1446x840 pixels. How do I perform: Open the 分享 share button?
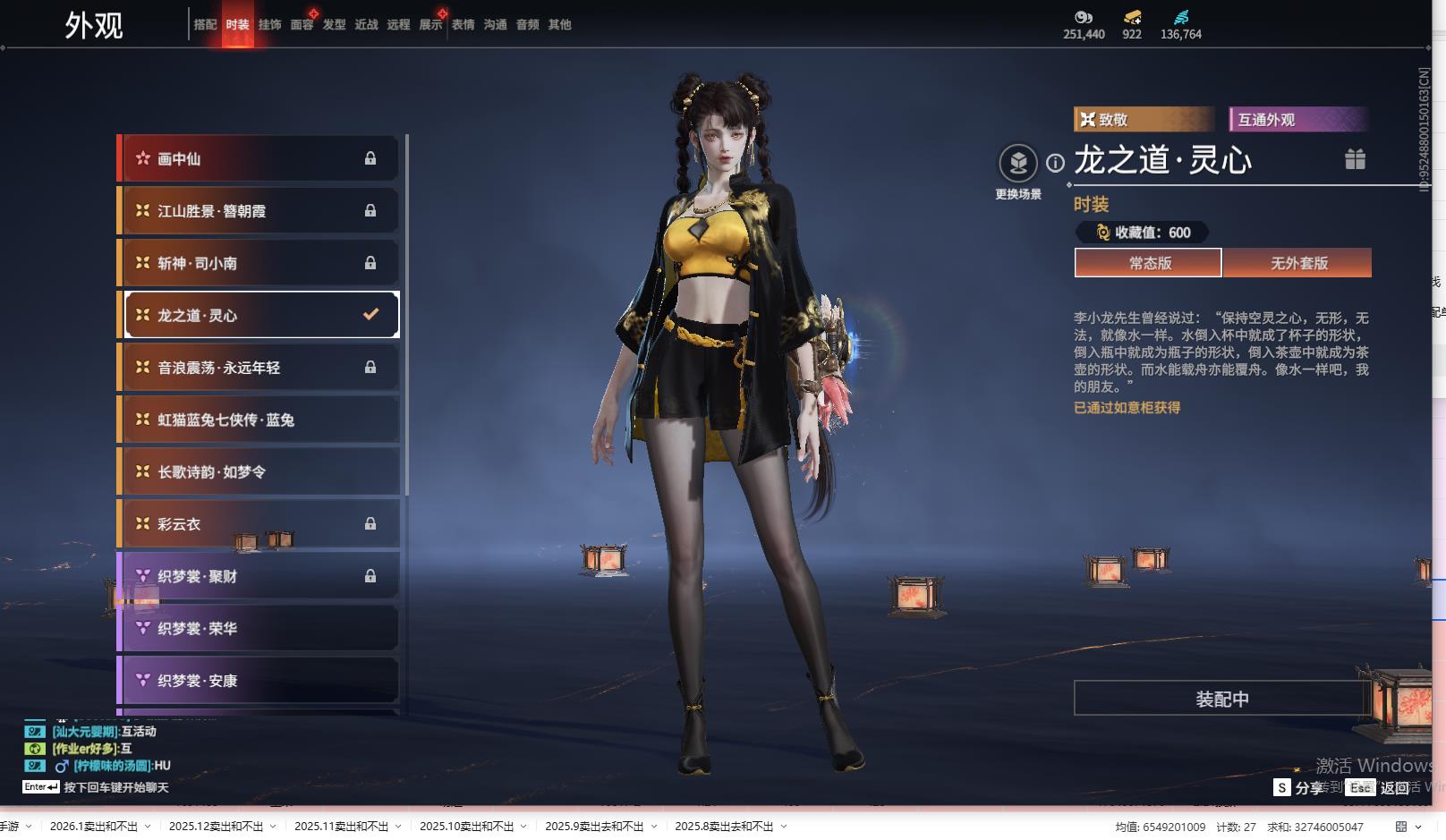click(x=1299, y=787)
